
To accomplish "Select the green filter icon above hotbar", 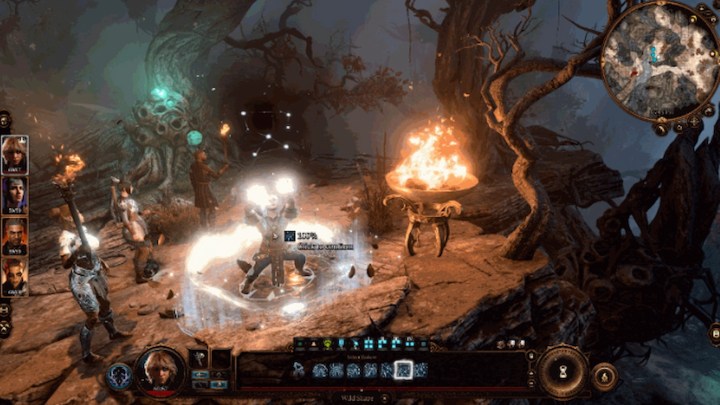I will [x=326, y=345].
